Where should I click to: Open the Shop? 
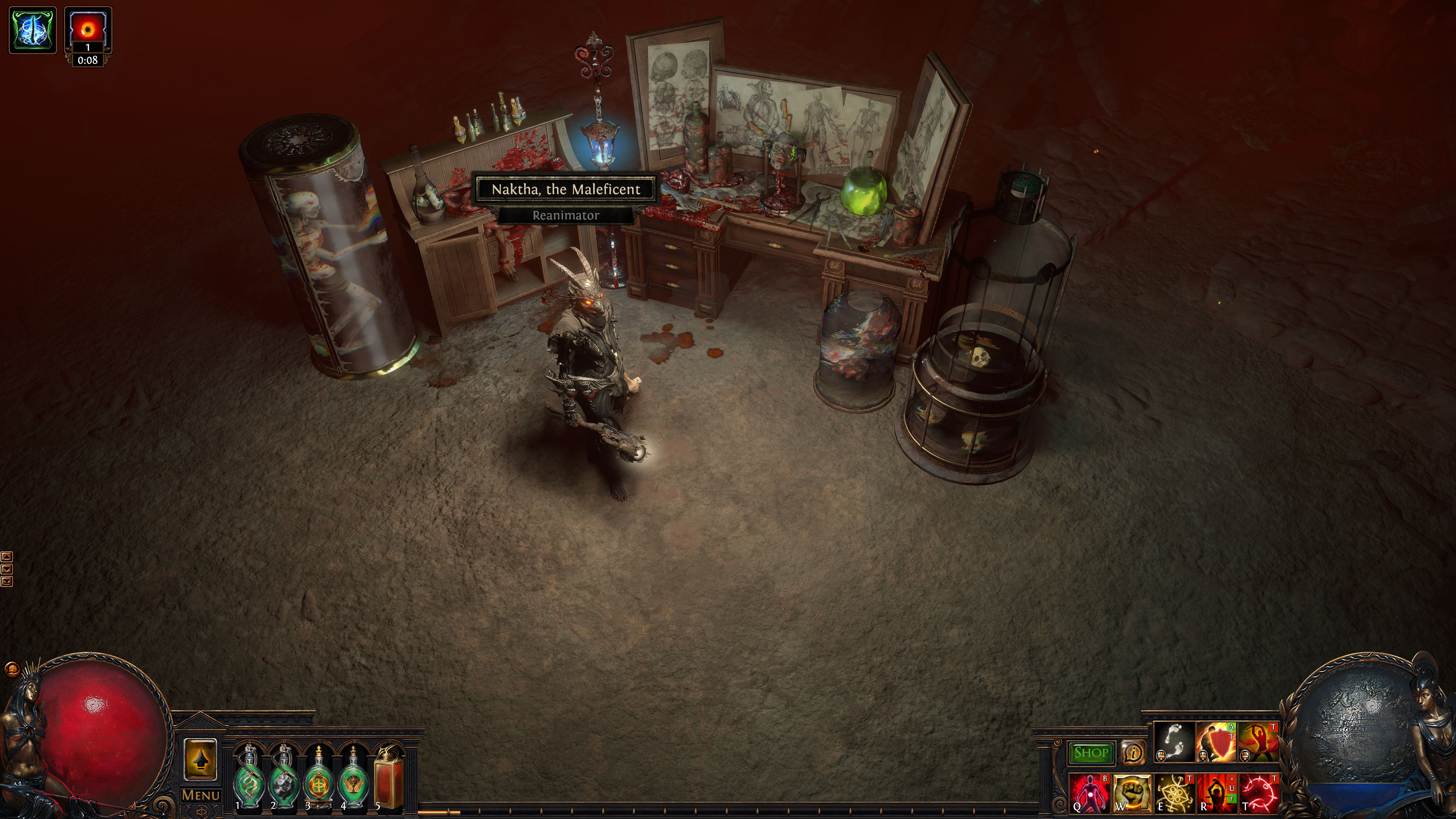pyautogui.click(x=1091, y=753)
